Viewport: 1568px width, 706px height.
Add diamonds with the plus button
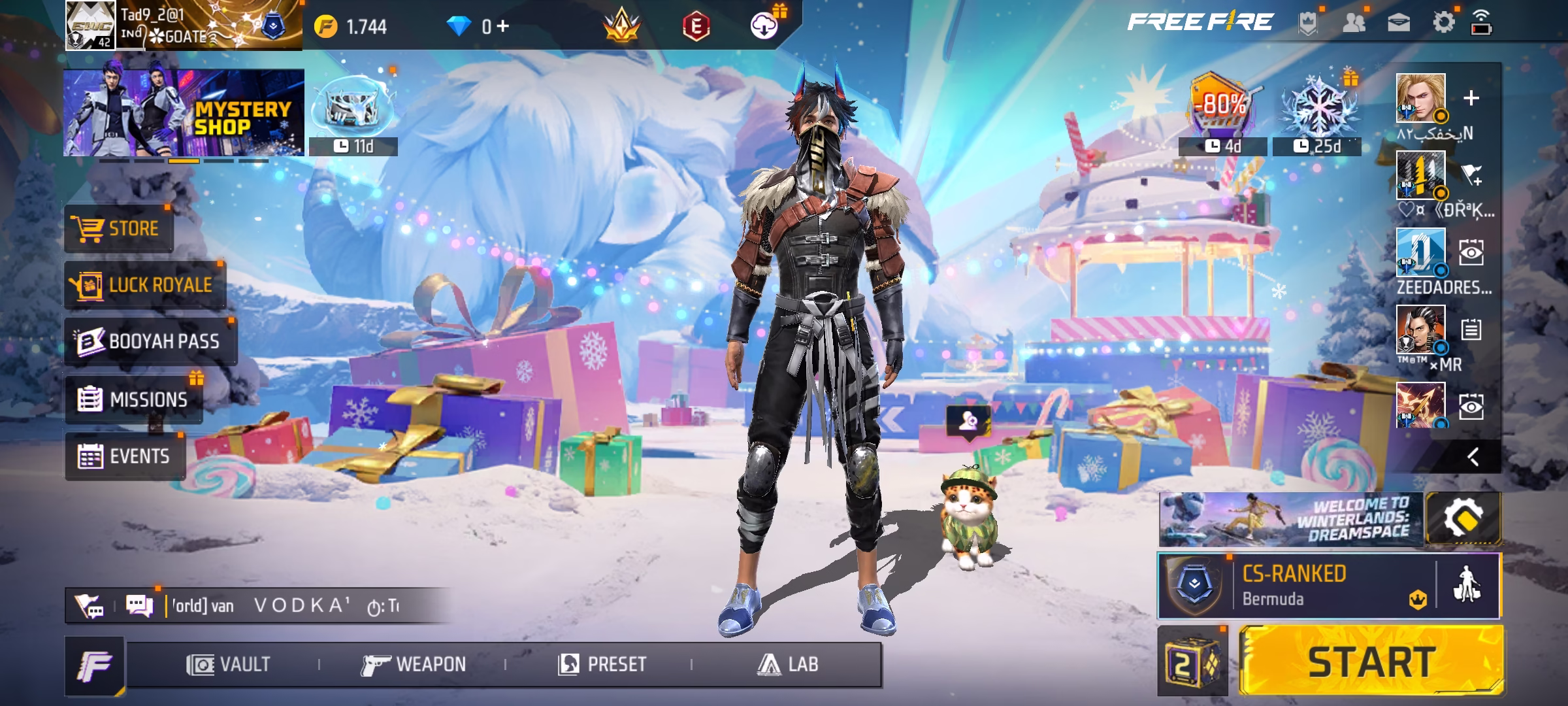click(502, 27)
